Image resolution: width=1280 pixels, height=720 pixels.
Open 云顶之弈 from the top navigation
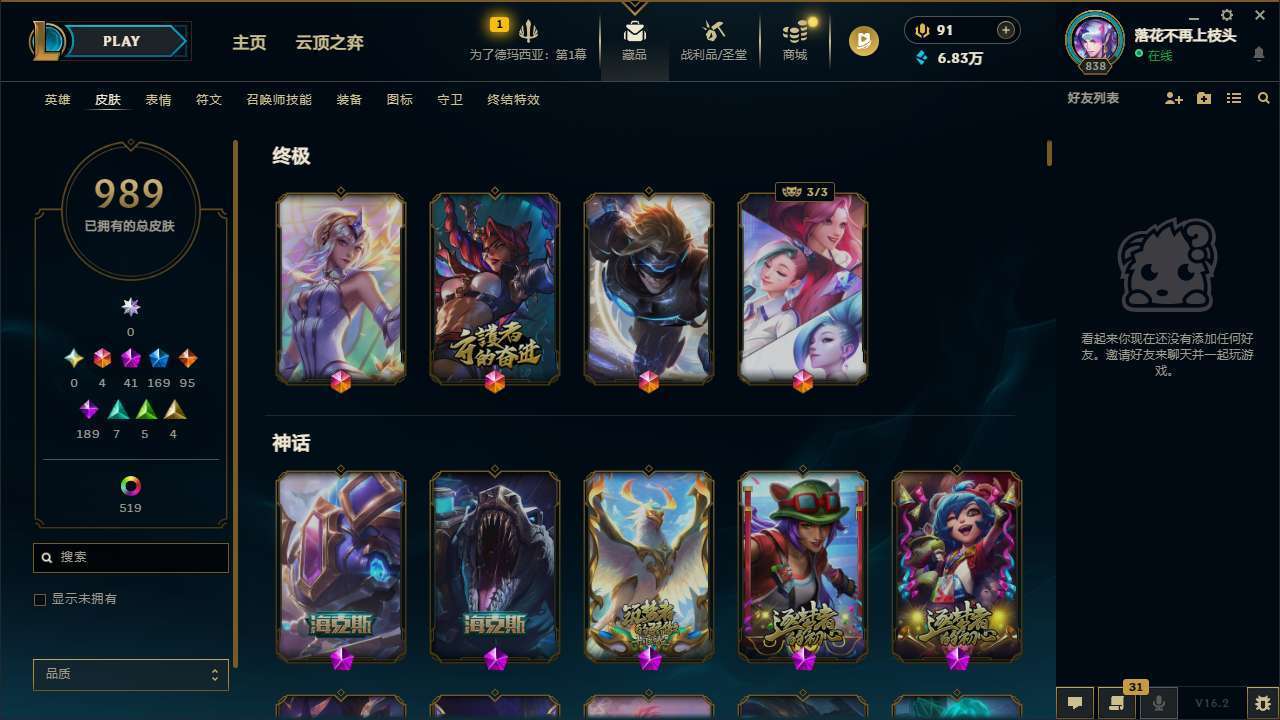click(330, 42)
